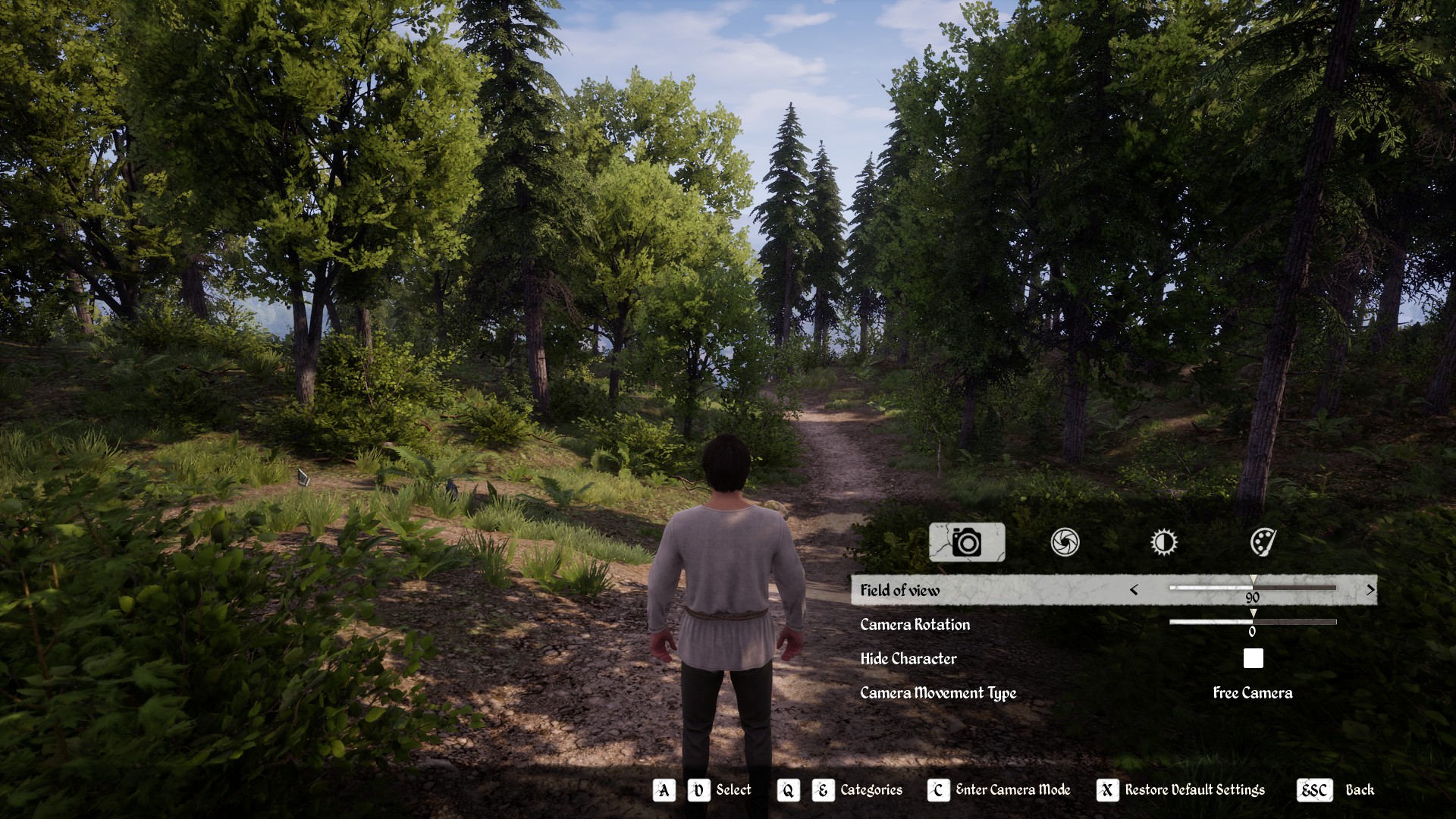1456x819 pixels.
Task: Increase Field of view with right arrow
Action: click(1370, 590)
